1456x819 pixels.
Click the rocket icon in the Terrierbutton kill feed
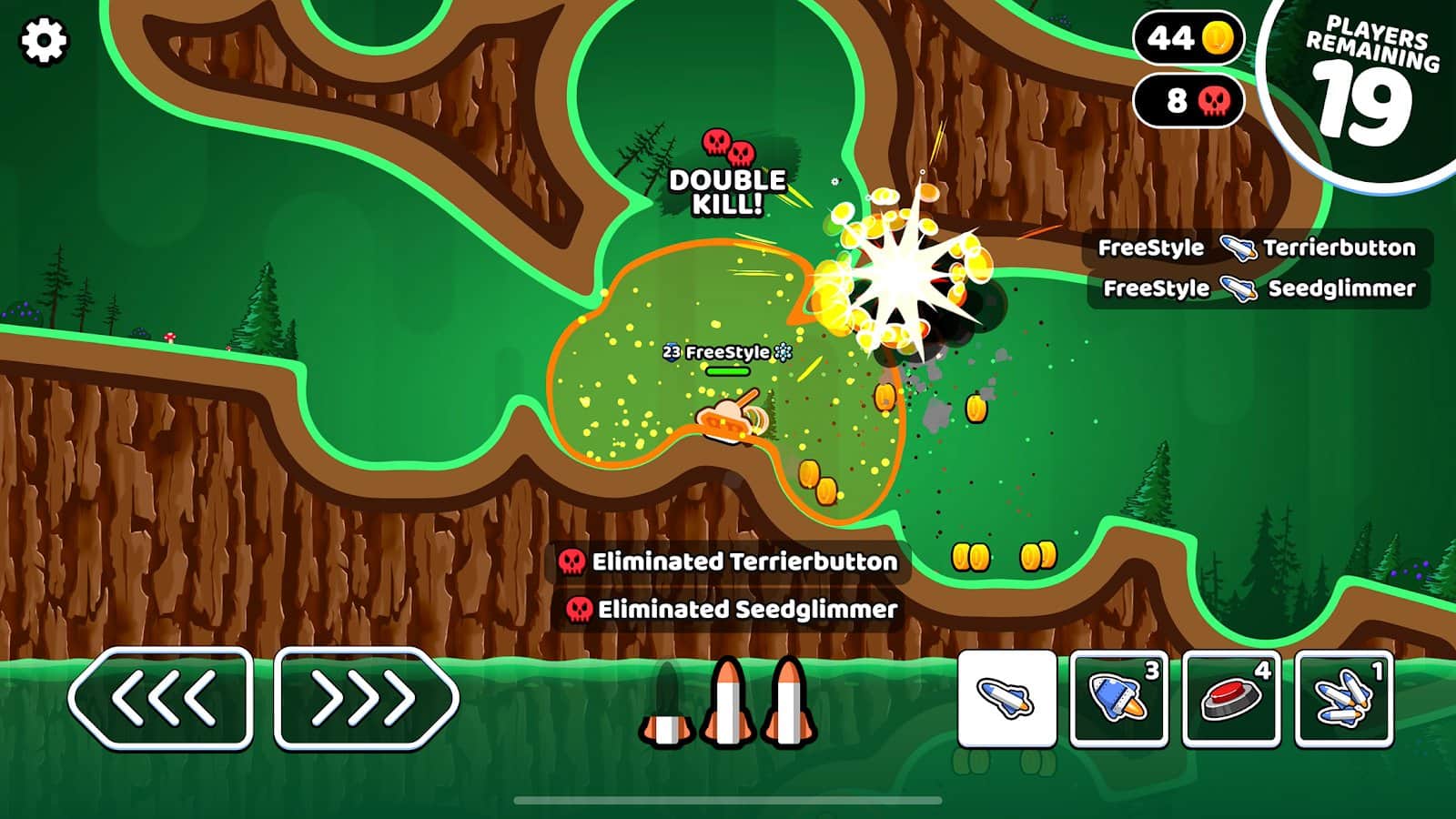(x=1237, y=247)
